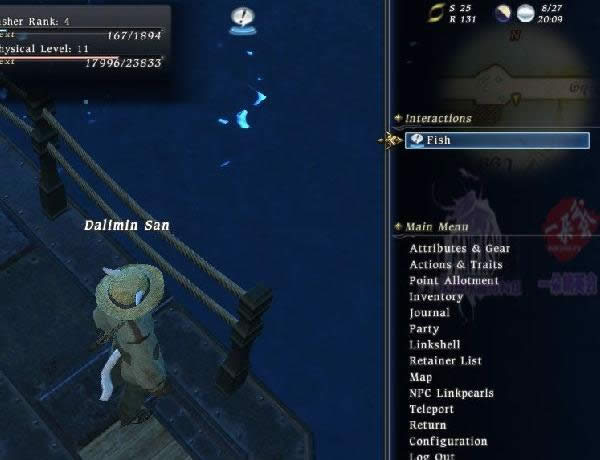Open the Configuration settings

click(448, 441)
